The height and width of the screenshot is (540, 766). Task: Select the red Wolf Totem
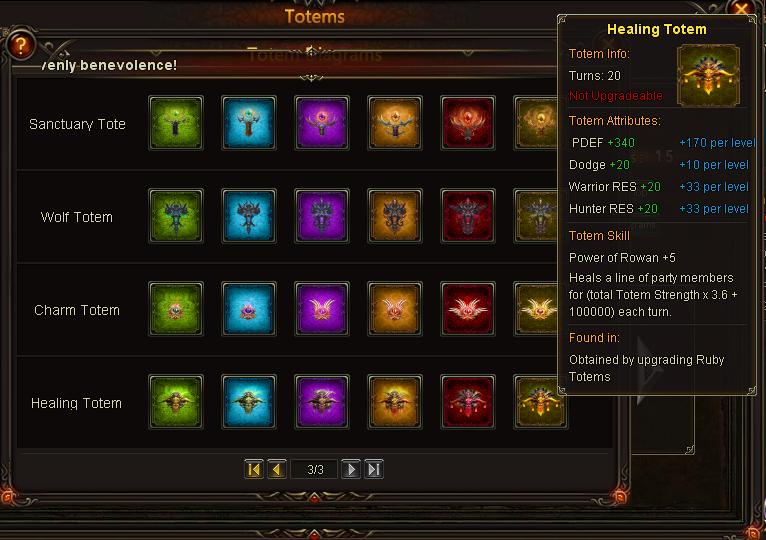click(x=468, y=217)
